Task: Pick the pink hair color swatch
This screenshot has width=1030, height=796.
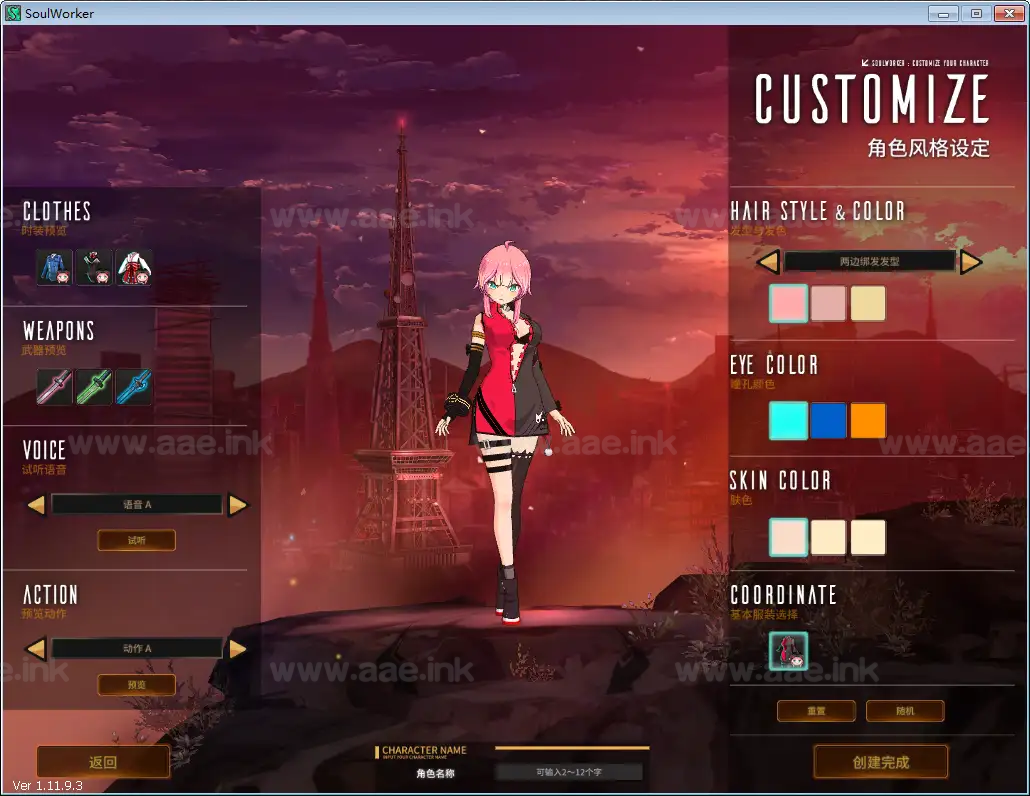Action: (788, 304)
